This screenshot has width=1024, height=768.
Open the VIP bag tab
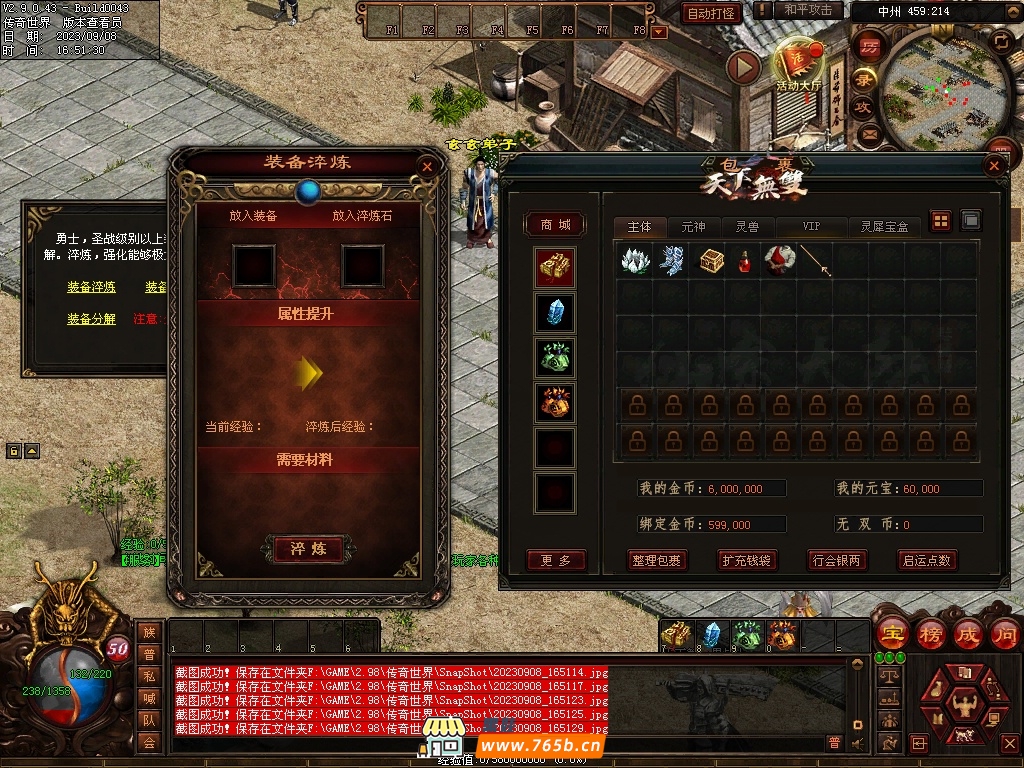811,227
